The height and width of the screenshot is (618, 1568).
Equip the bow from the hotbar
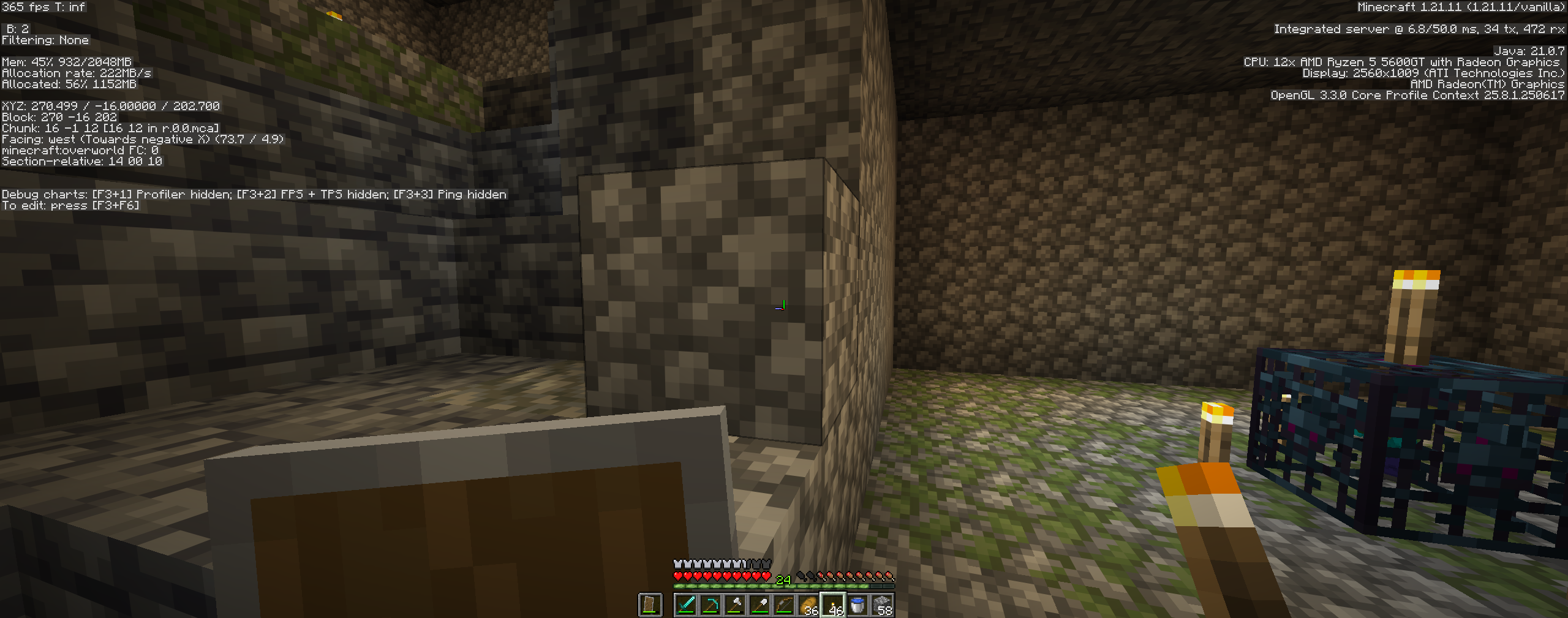click(784, 605)
